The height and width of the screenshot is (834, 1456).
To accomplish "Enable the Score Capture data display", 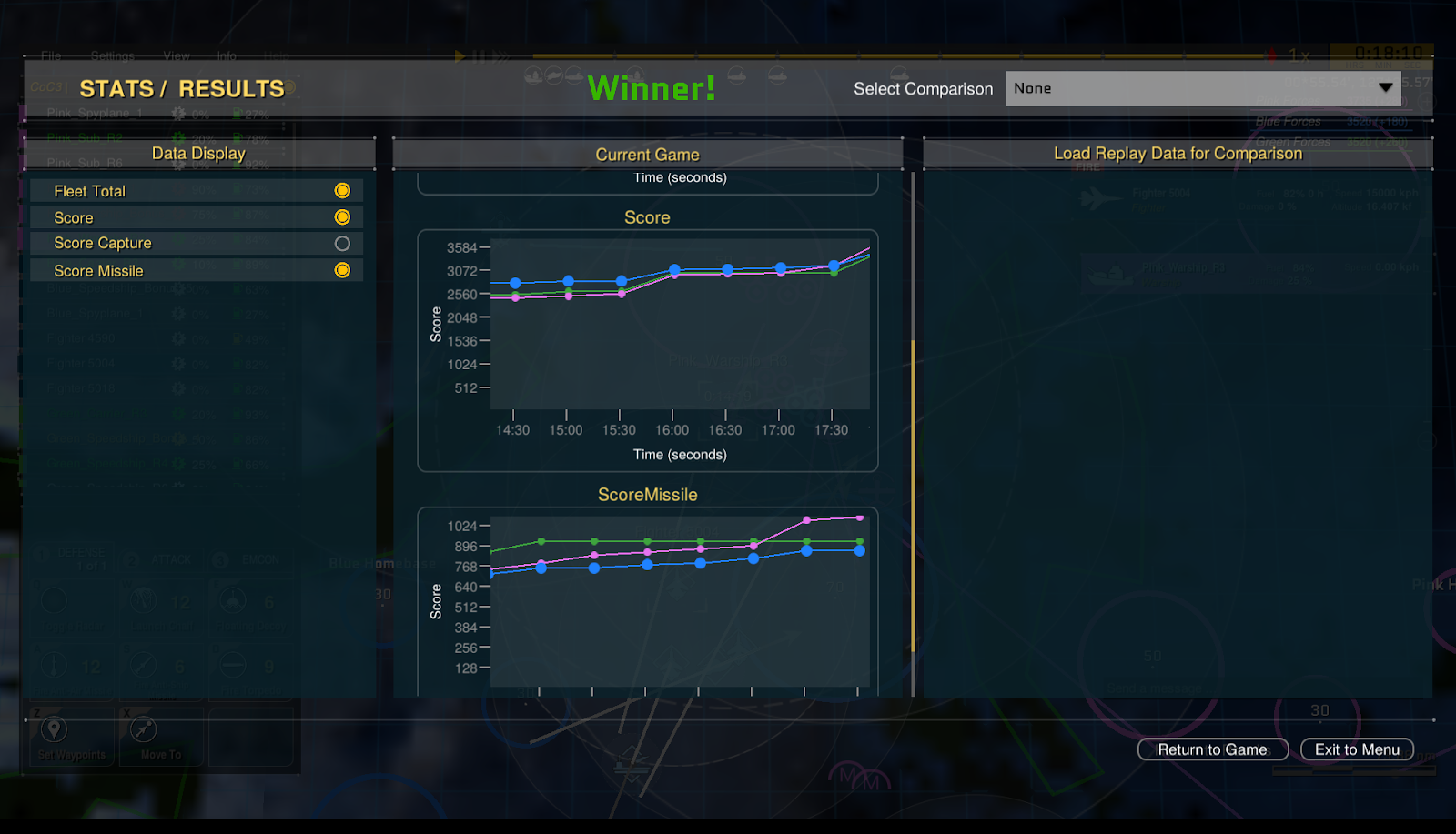I will [343, 243].
